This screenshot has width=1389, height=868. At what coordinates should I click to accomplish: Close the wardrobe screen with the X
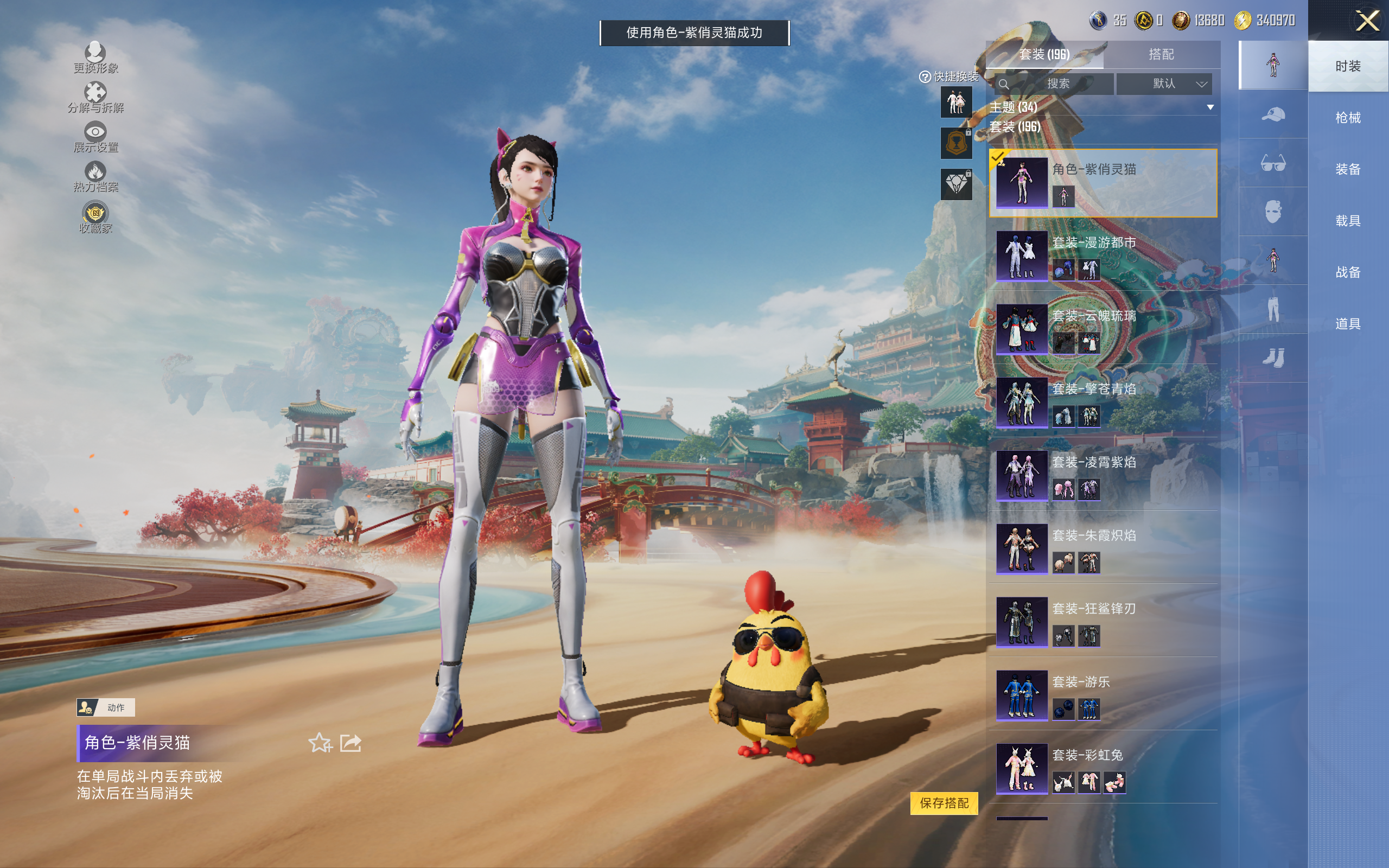click(1367, 21)
